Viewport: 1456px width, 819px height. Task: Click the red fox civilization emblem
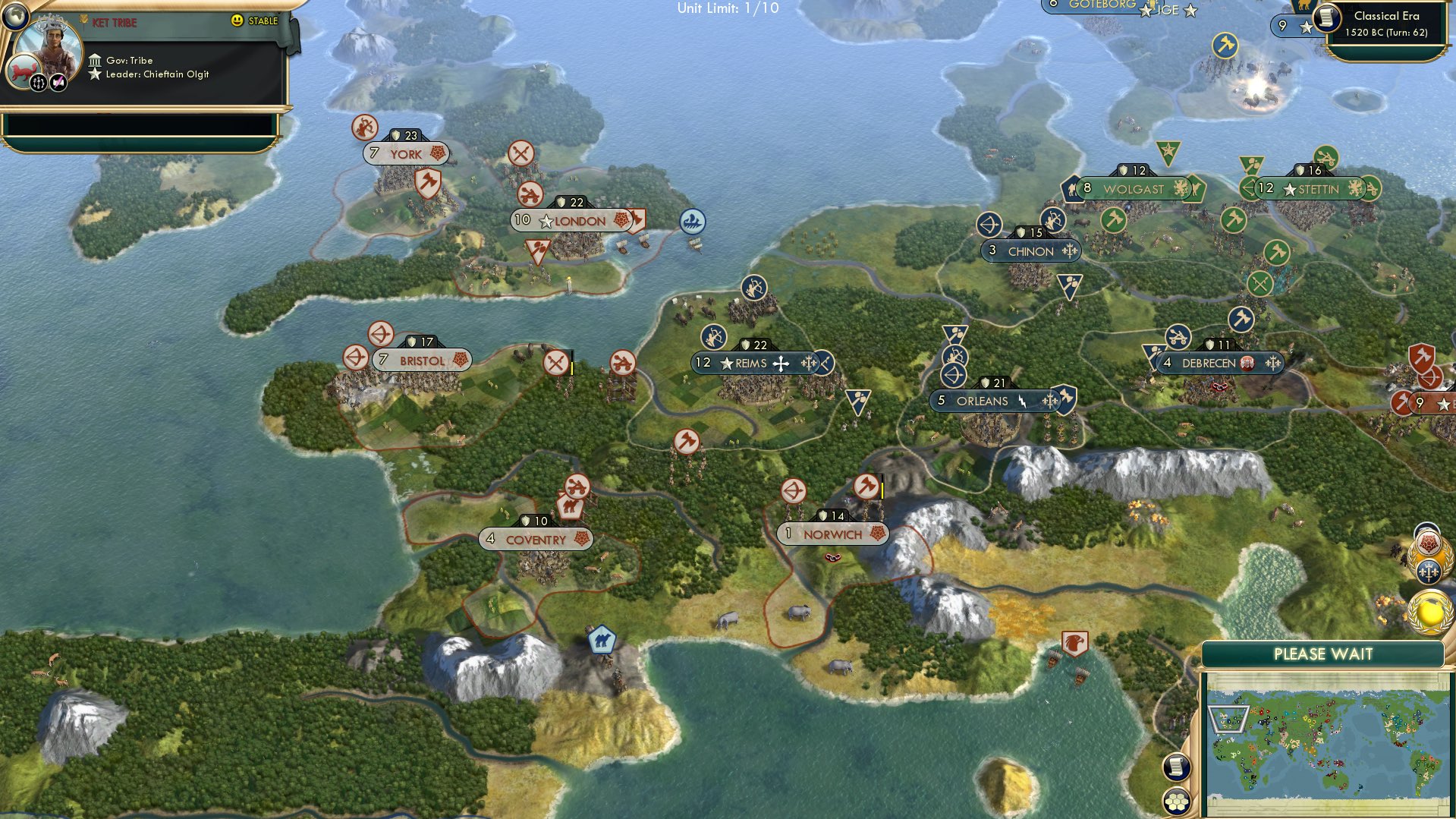tap(23, 71)
